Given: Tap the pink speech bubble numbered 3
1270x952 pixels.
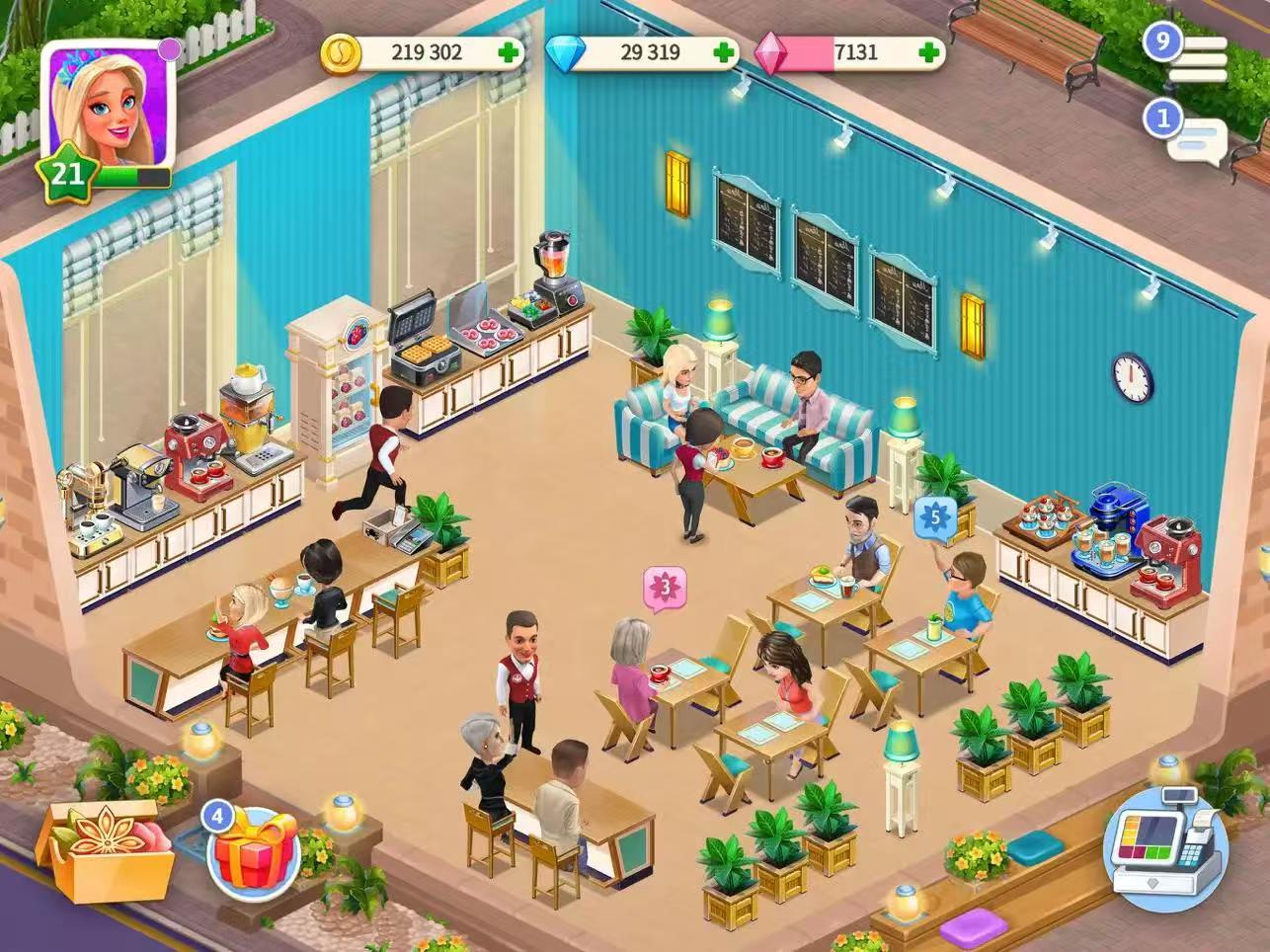Looking at the screenshot, I should [x=665, y=588].
